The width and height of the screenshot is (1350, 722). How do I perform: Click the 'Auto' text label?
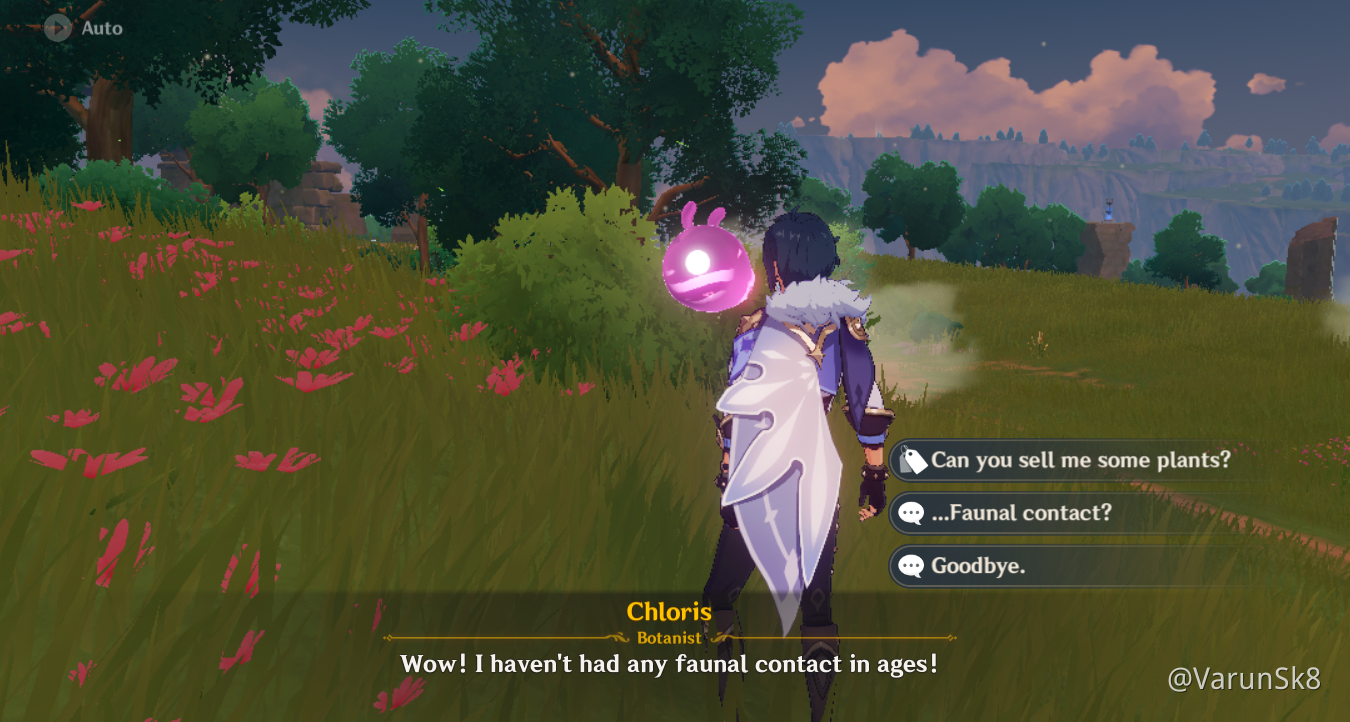coord(103,28)
